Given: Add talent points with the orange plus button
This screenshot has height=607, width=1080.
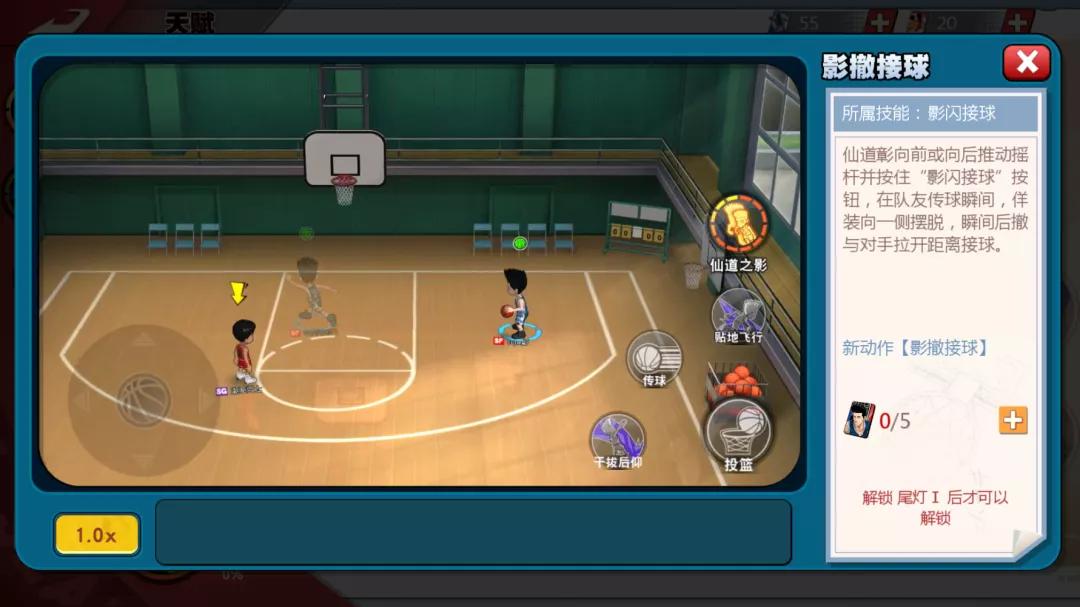Looking at the screenshot, I should (1012, 420).
